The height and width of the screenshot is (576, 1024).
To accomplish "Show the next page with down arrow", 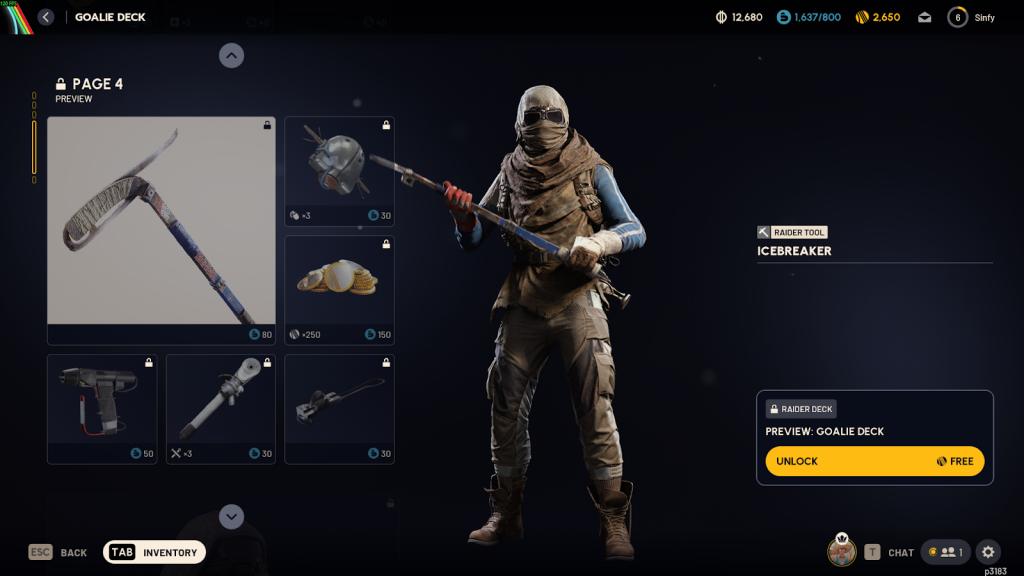I will pyautogui.click(x=231, y=516).
